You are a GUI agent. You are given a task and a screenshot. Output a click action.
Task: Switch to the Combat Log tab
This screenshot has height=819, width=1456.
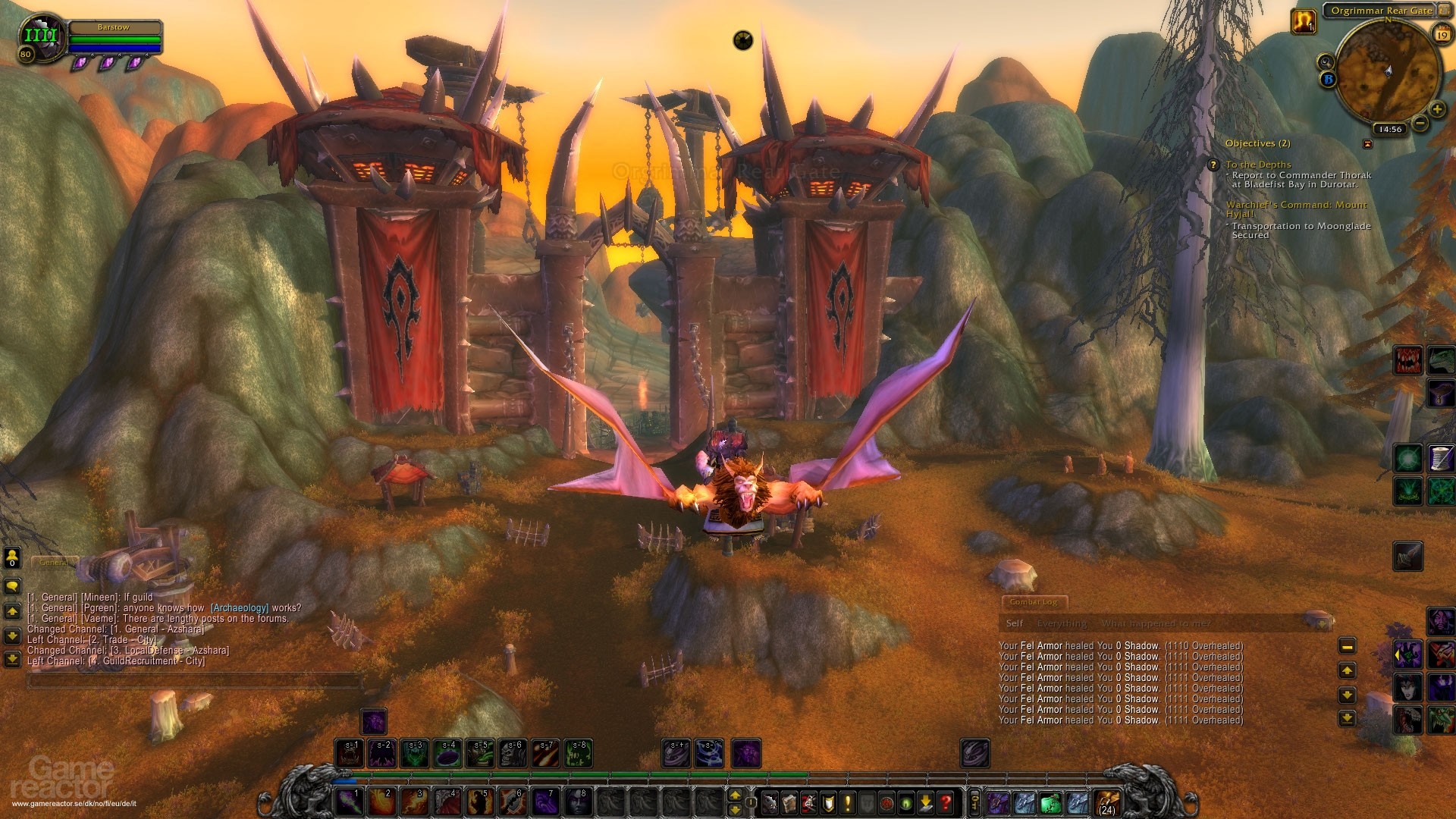(1036, 603)
